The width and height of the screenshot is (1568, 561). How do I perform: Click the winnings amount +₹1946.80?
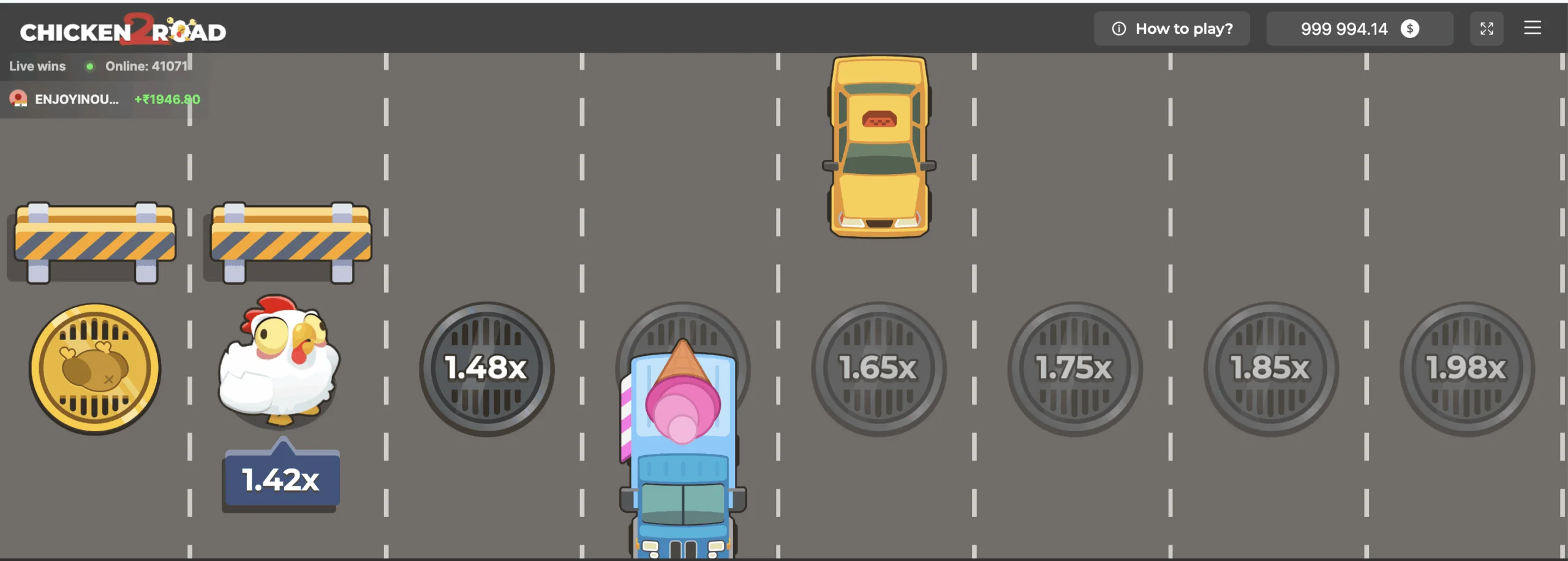click(x=167, y=99)
